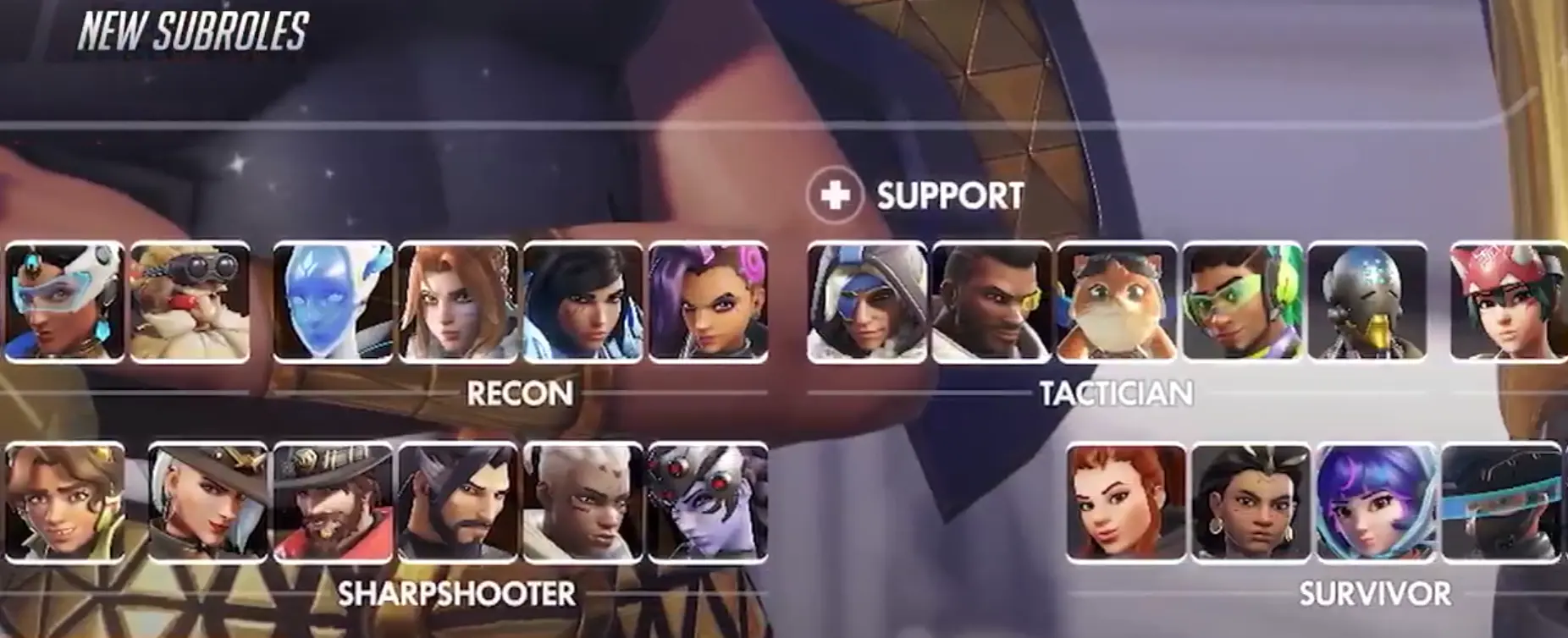This screenshot has width=1568, height=638.
Task: Select the Baptiste hero tile
Action: 991,302
